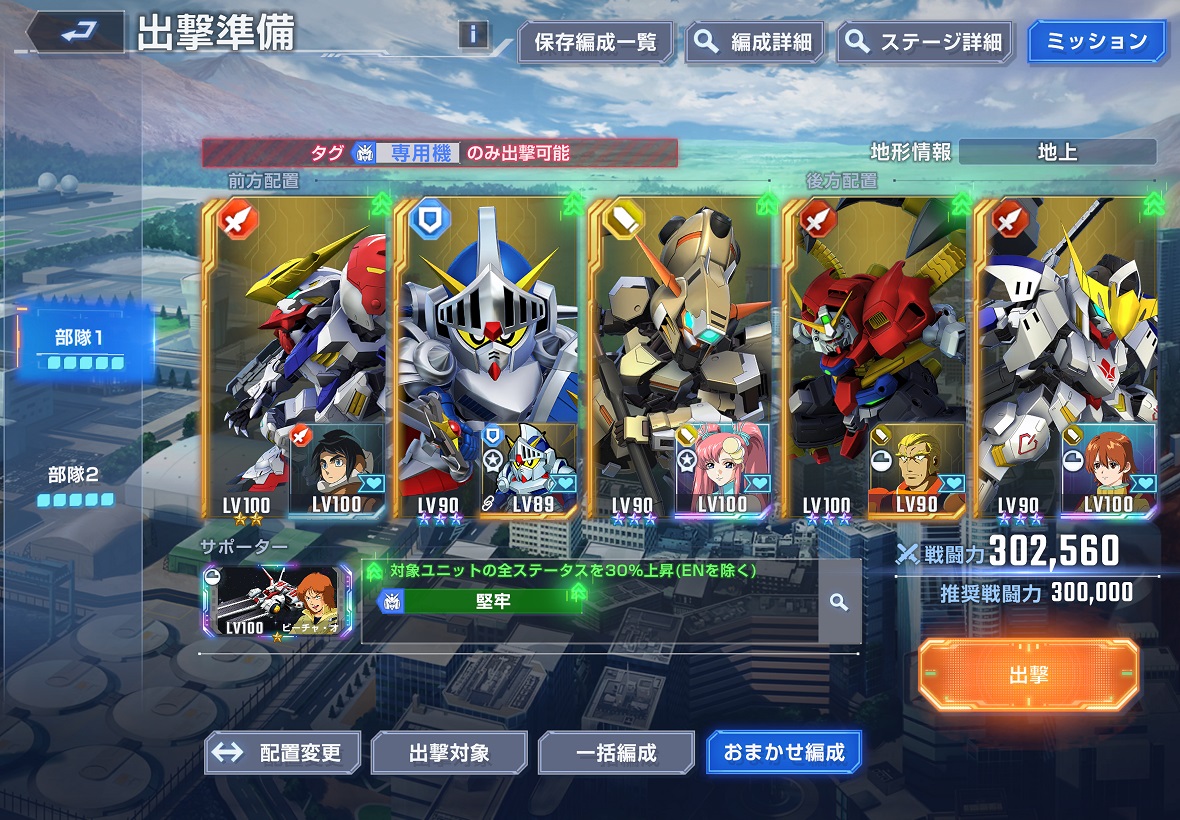
Task: Activate おまかせ編成 auto formation
Action: [x=783, y=752]
